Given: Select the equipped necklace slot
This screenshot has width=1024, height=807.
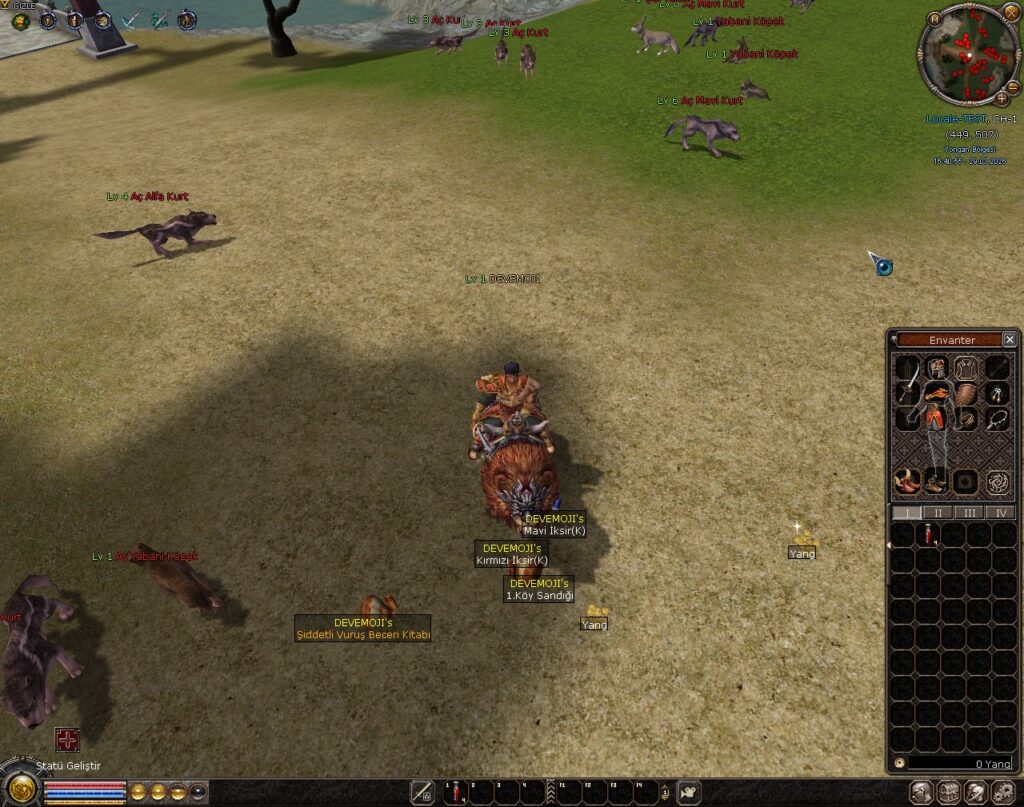Looking at the screenshot, I should point(998,419).
